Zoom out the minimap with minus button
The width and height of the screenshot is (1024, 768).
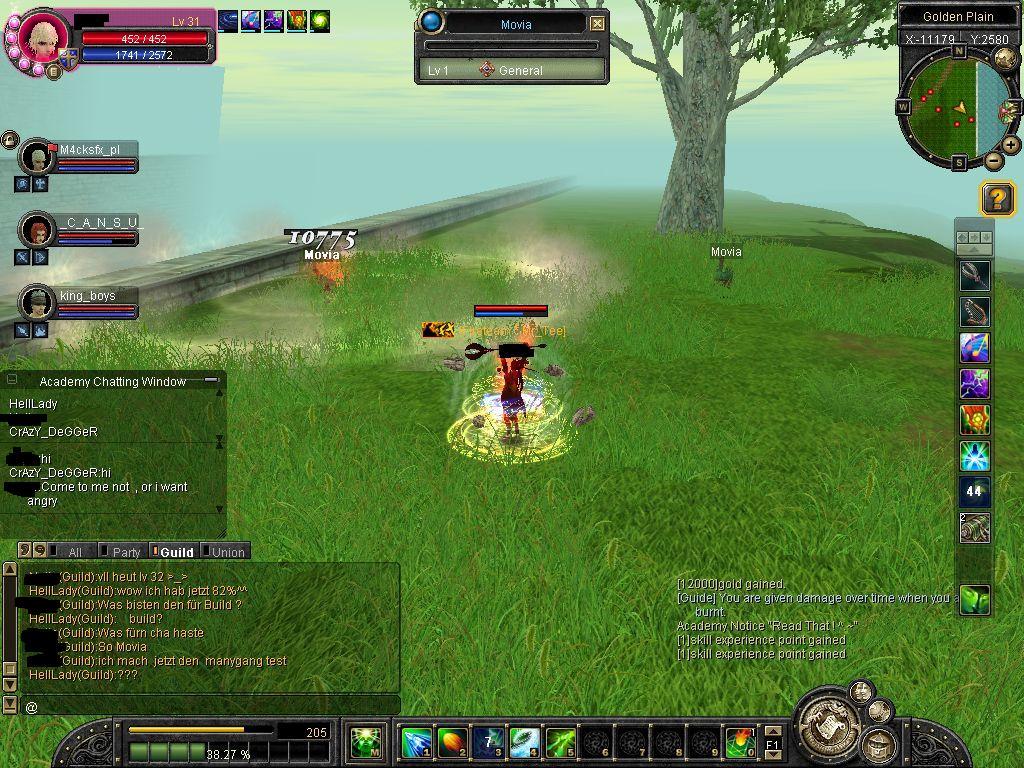(x=993, y=160)
